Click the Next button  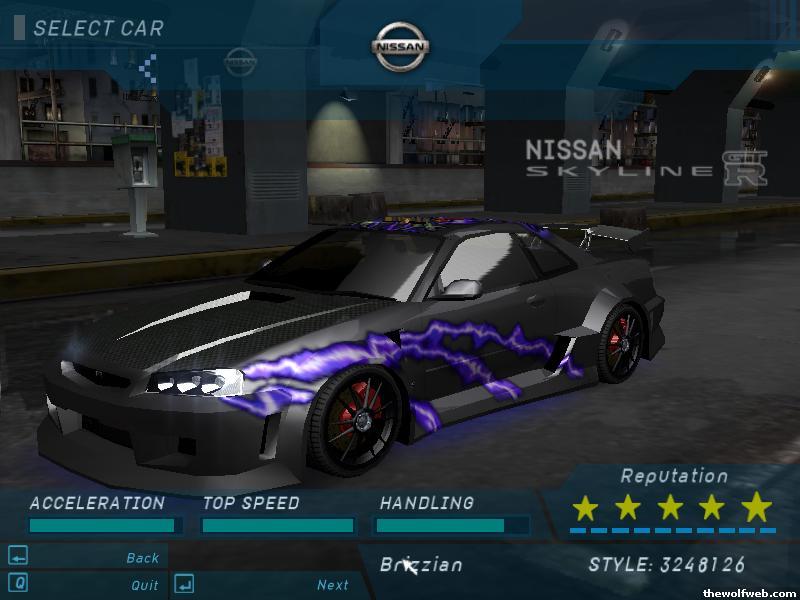coord(332,585)
